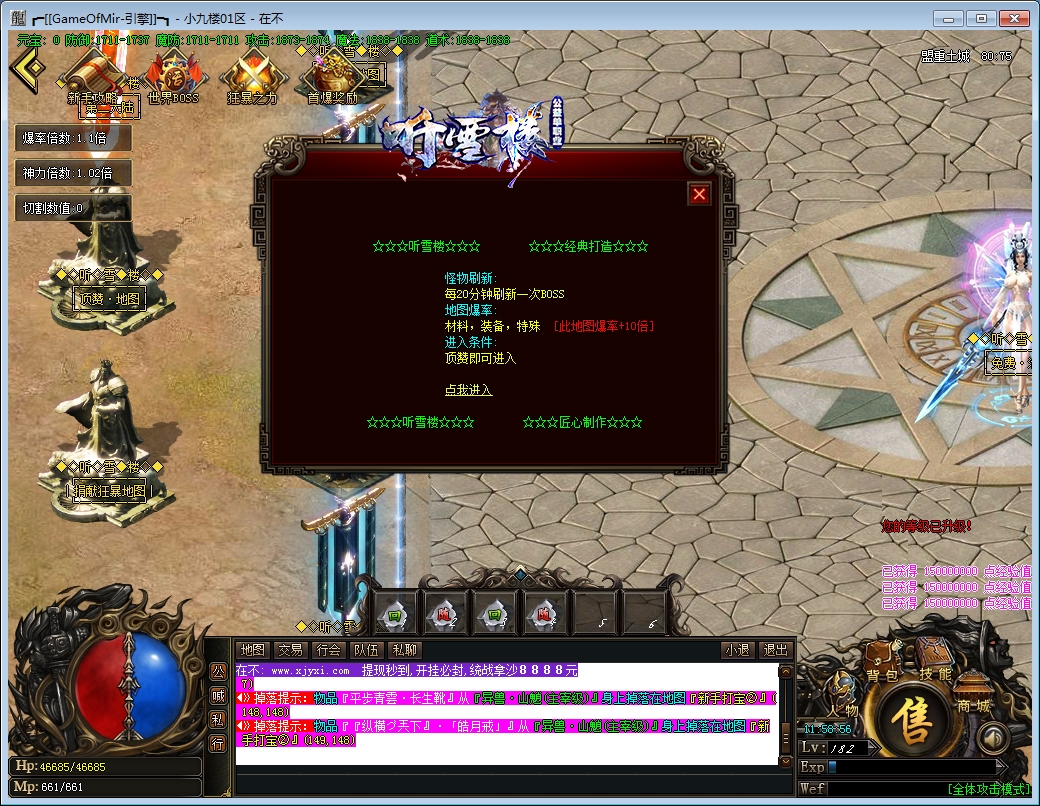Click the 点我进入 link
Viewport: 1040px width, 806px height.
click(x=468, y=390)
